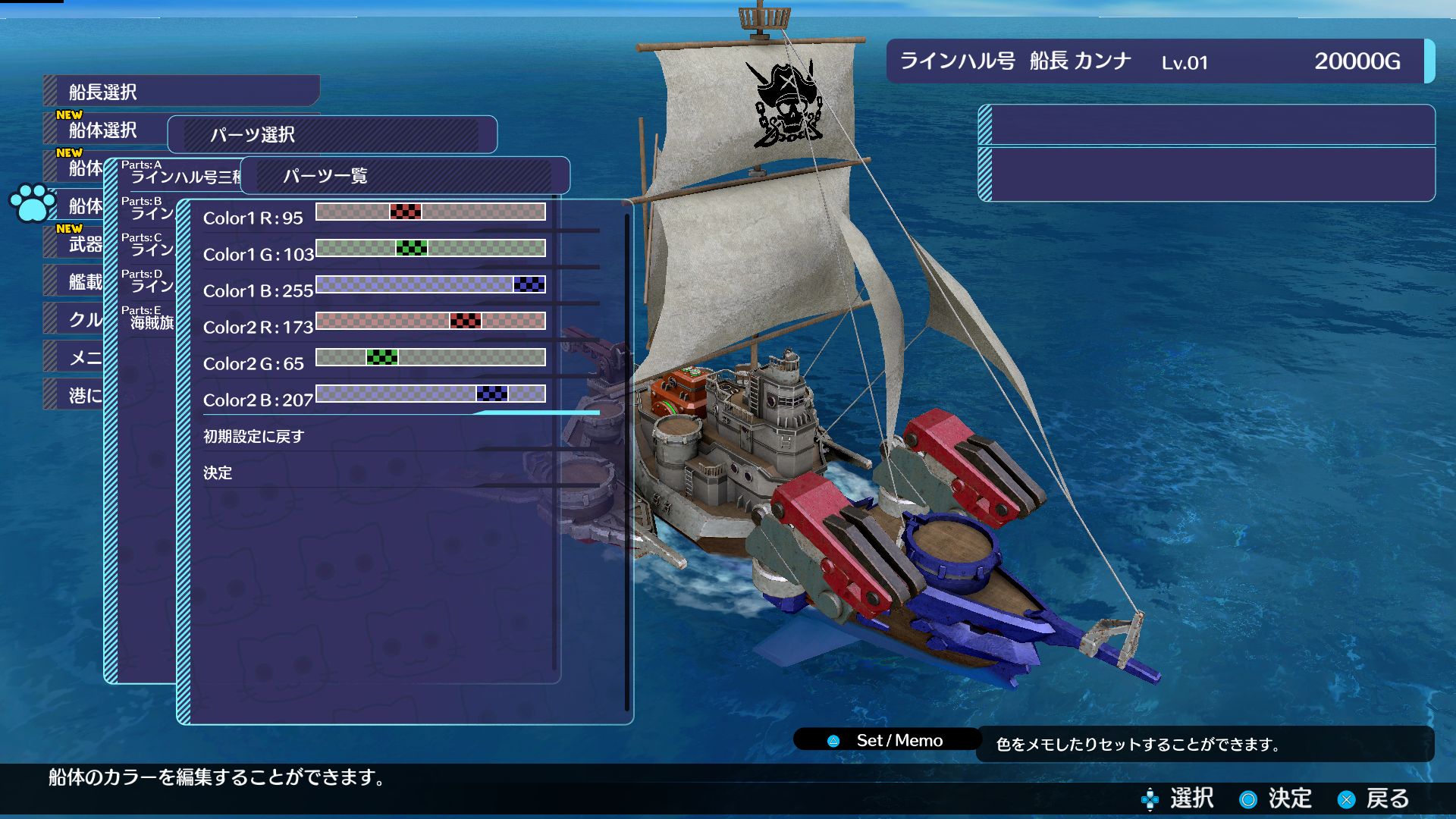Viewport: 1456px width, 819px height.
Task: Select the 船体選択 menu entry
Action: 104,130
